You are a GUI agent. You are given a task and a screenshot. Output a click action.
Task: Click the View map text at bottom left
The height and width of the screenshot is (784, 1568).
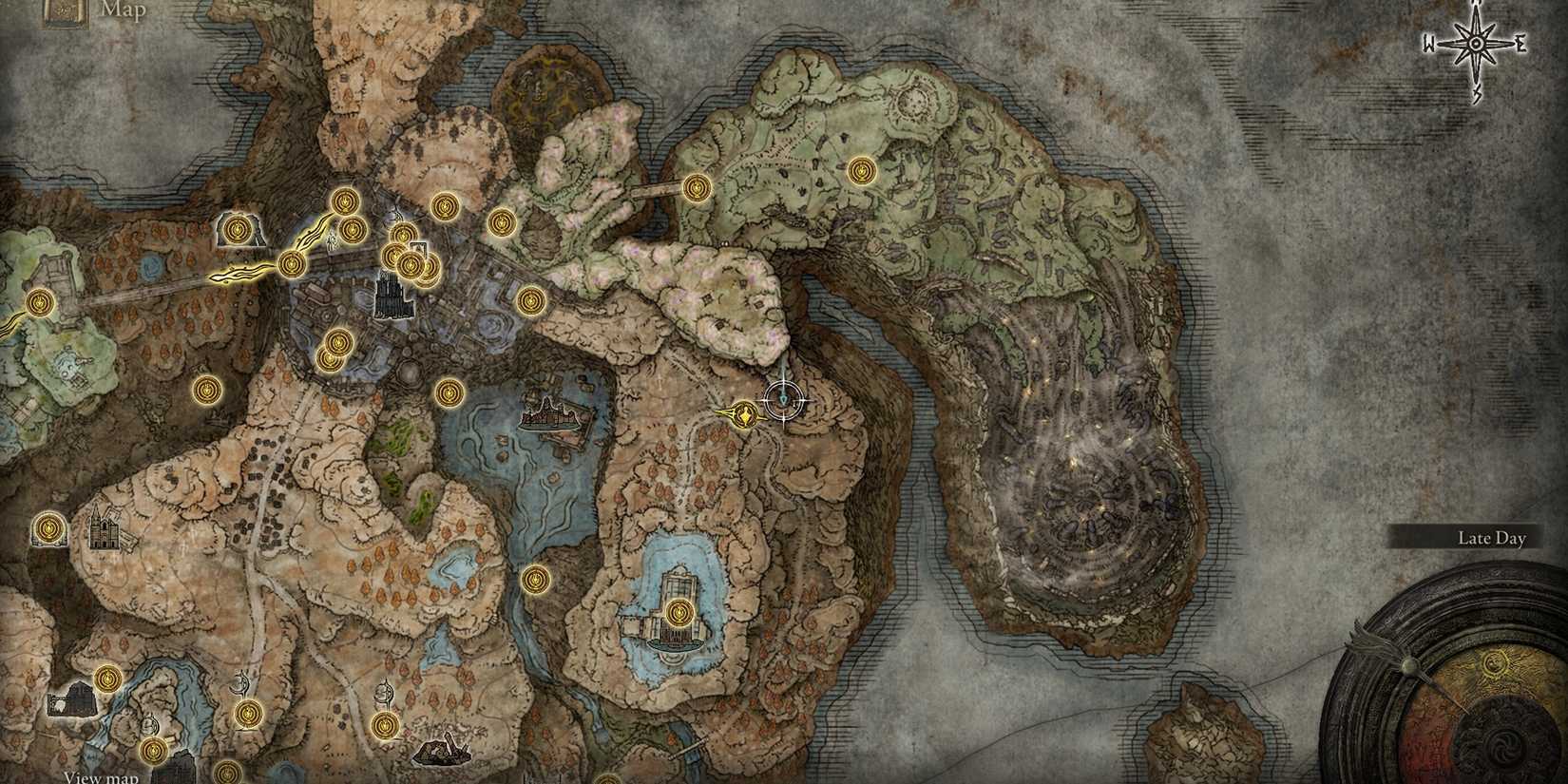pyautogui.click(x=100, y=777)
